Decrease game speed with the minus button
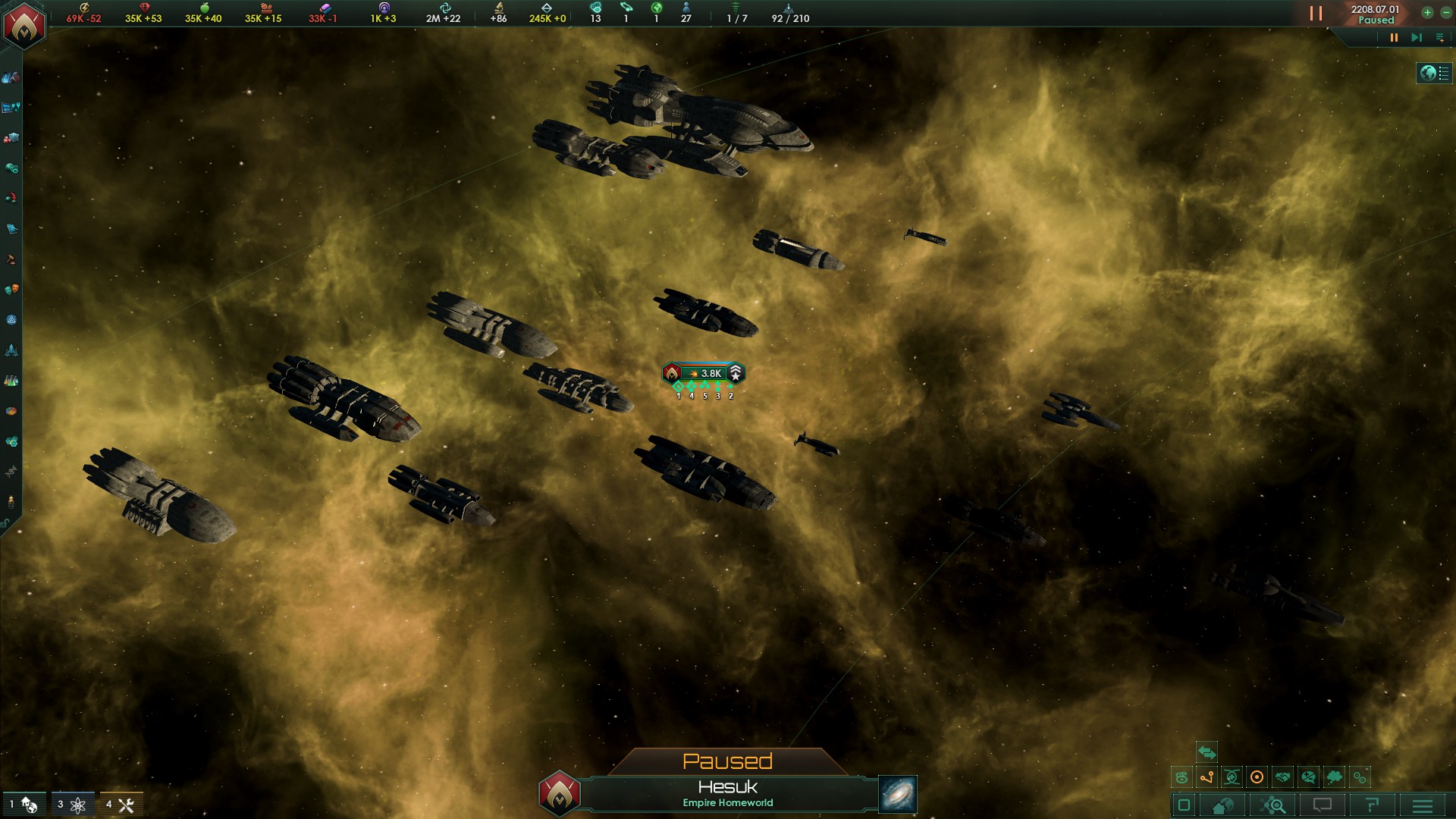The height and width of the screenshot is (819, 1456). [x=1445, y=13]
